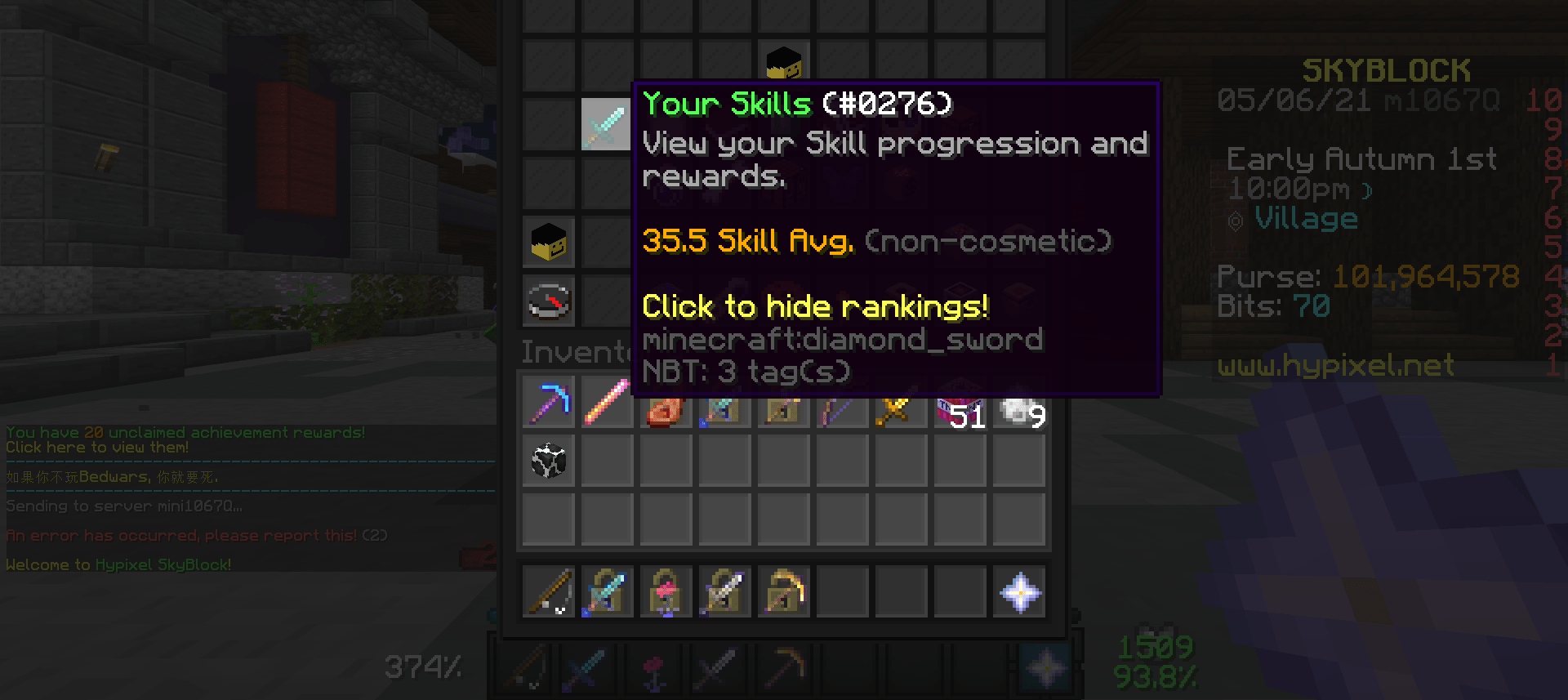Select the fishing rod in the hotbar
The image size is (1568, 700).
tap(549, 592)
